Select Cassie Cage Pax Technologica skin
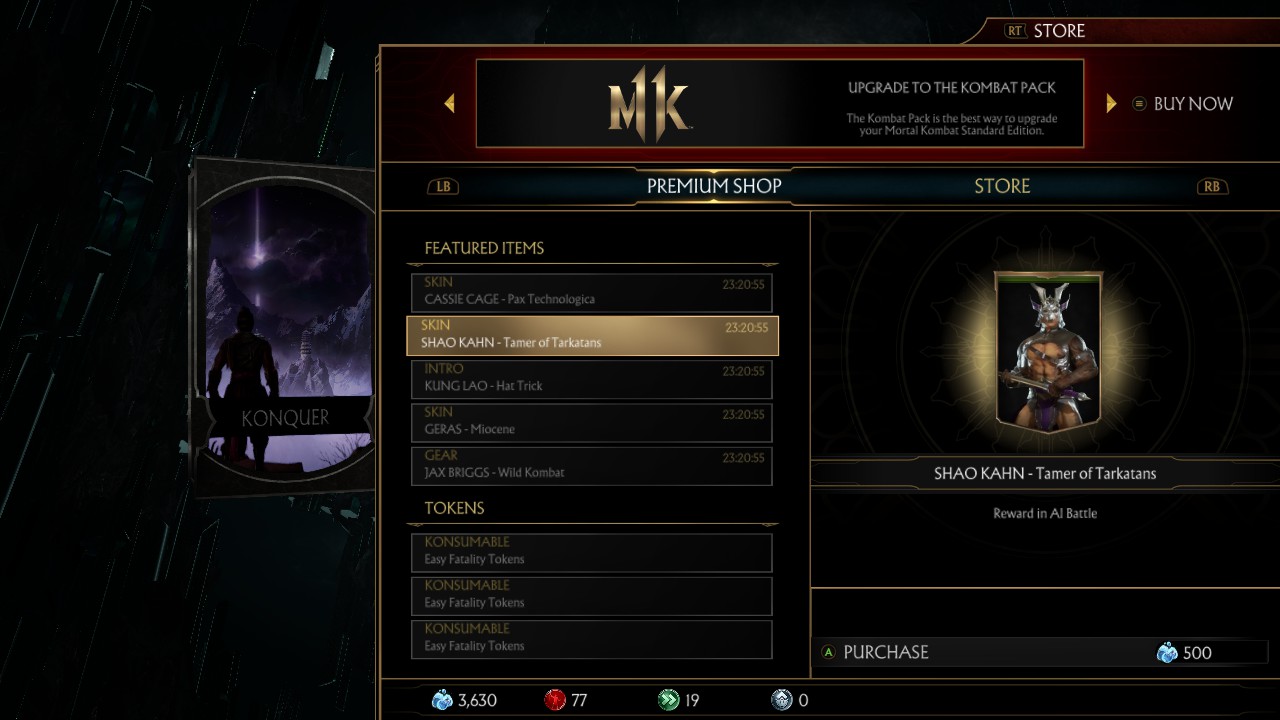1280x720 pixels. 591,292
